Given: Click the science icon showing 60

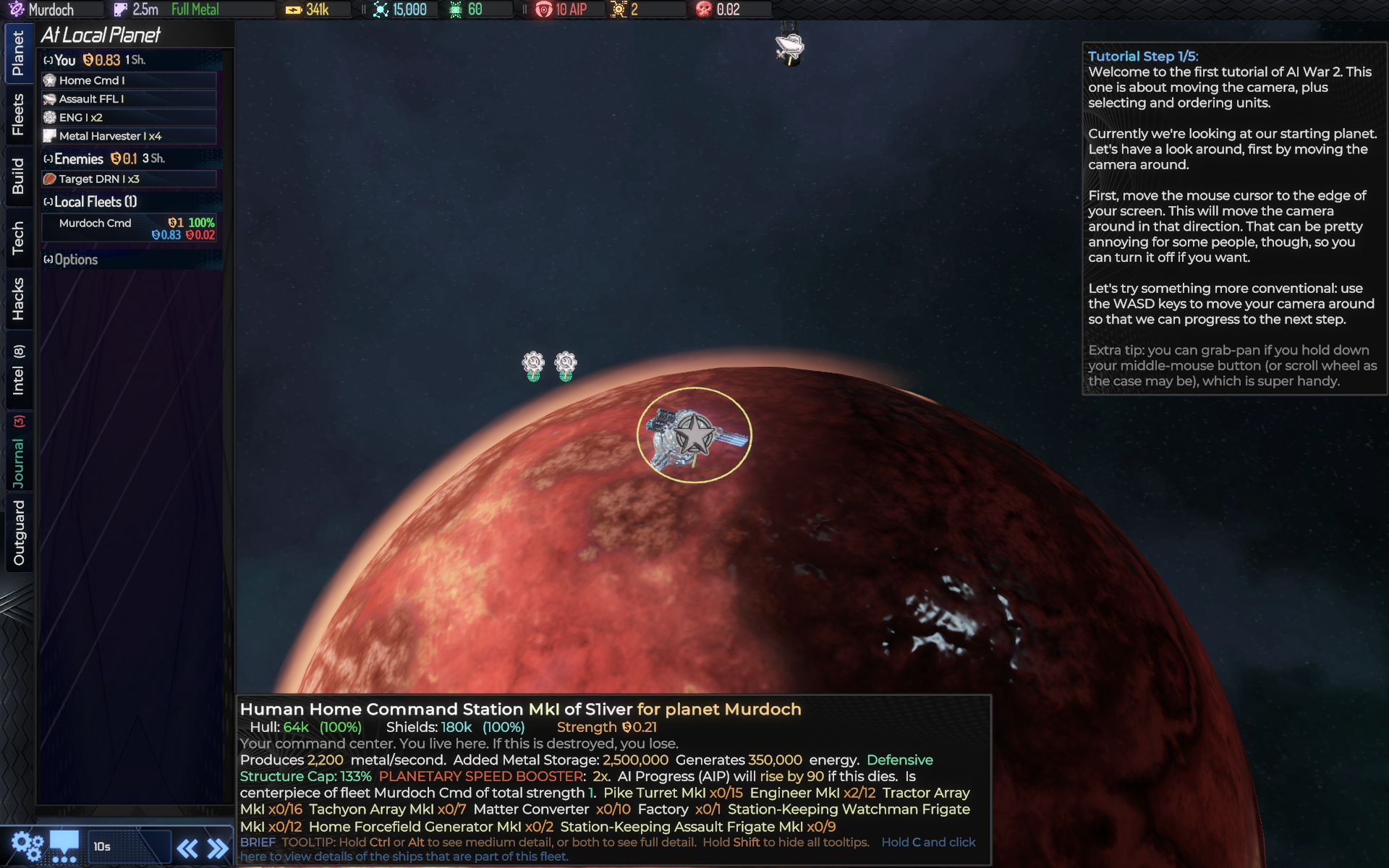Looking at the screenshot, I should coord(454,9).
